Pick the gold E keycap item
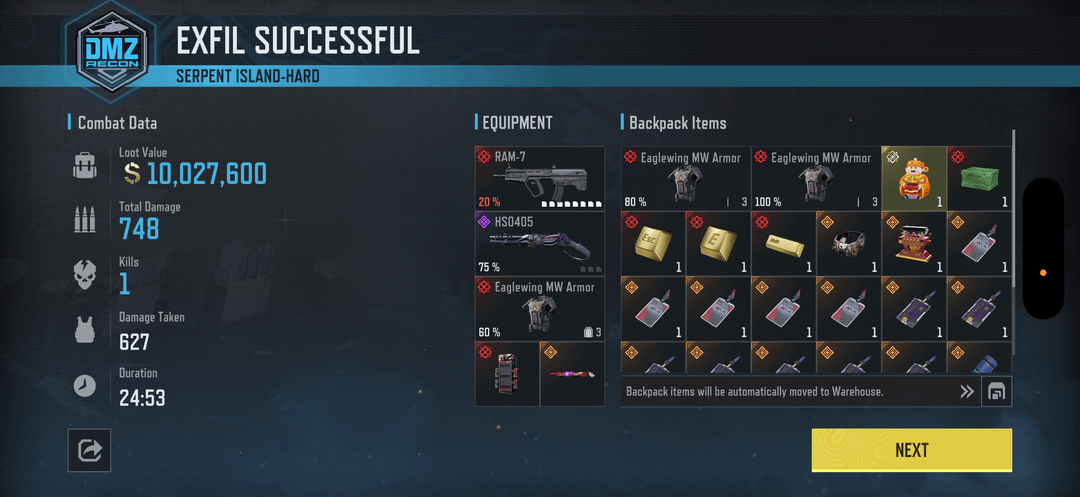This screenshot has height=497, width=1080. coord(717,243)
